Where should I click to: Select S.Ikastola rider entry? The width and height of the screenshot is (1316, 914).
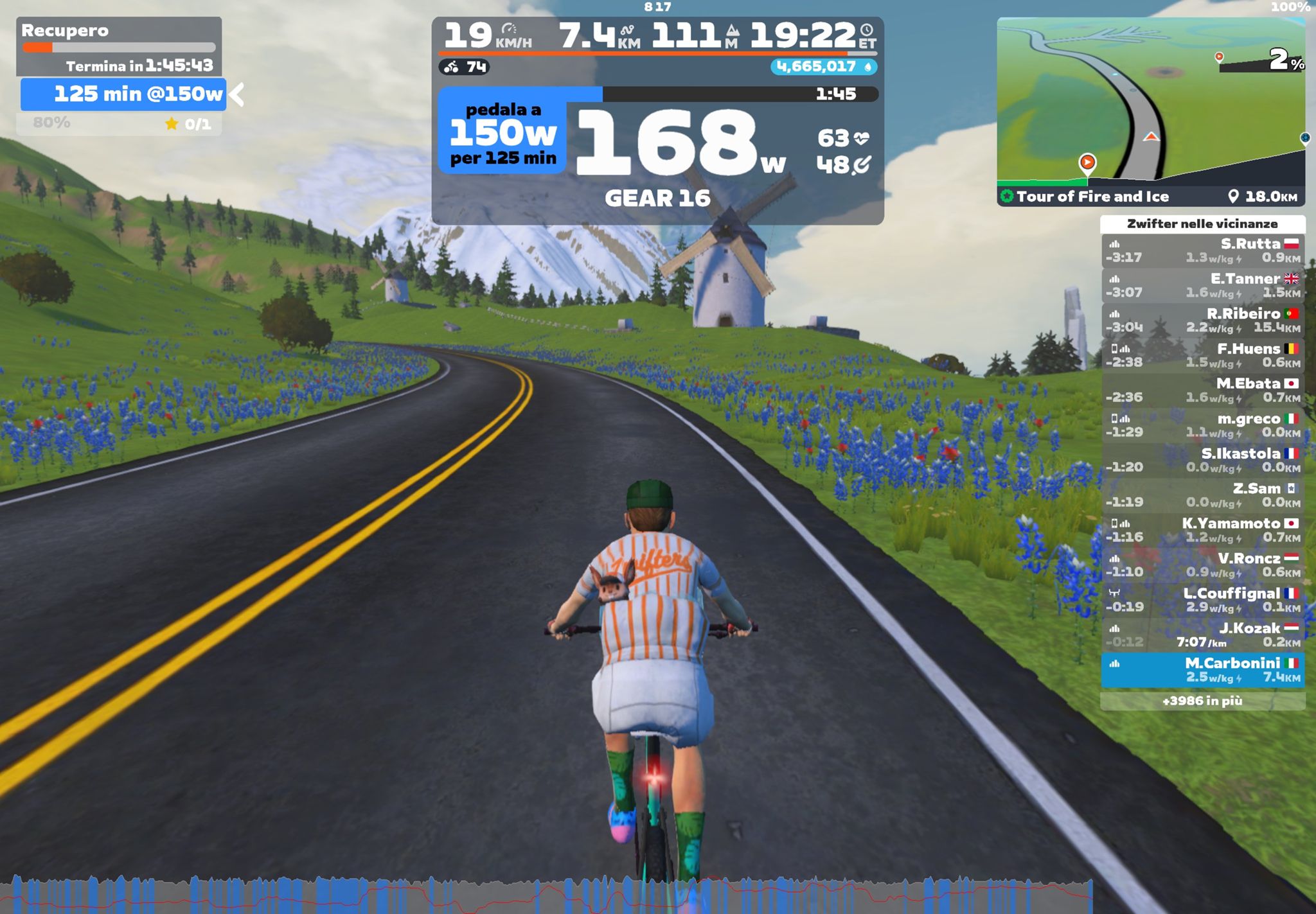(1202, 460)
